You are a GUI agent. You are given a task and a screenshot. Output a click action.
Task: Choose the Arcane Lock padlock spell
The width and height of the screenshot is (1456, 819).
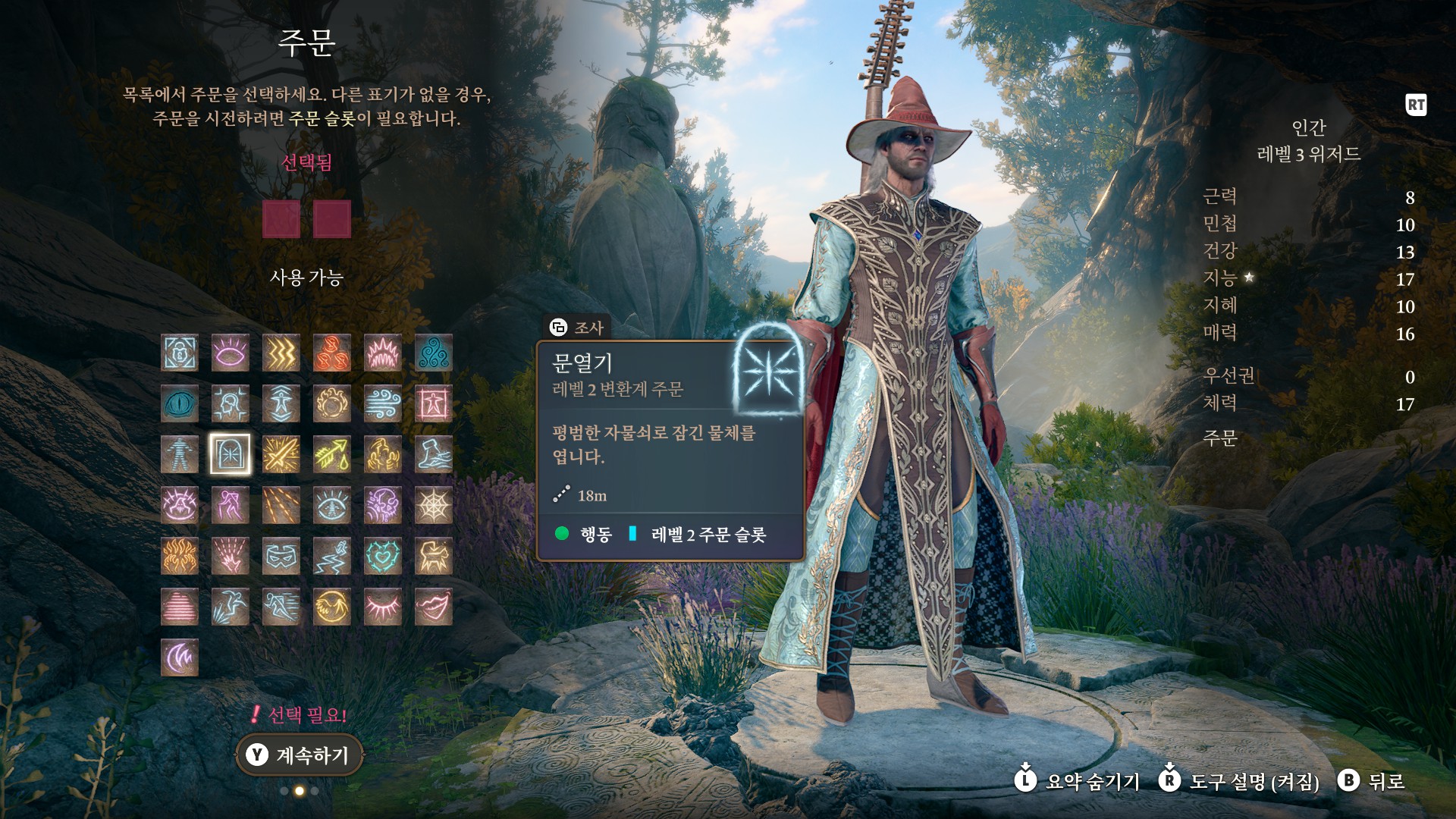(180, 353)
